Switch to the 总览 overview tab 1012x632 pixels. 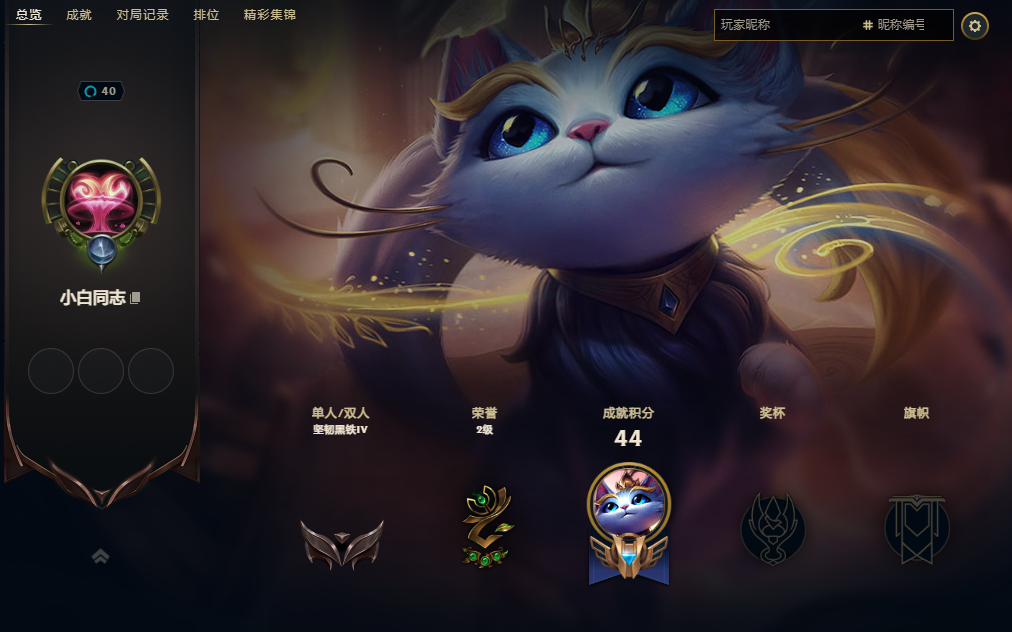click(x=29, y=15)
